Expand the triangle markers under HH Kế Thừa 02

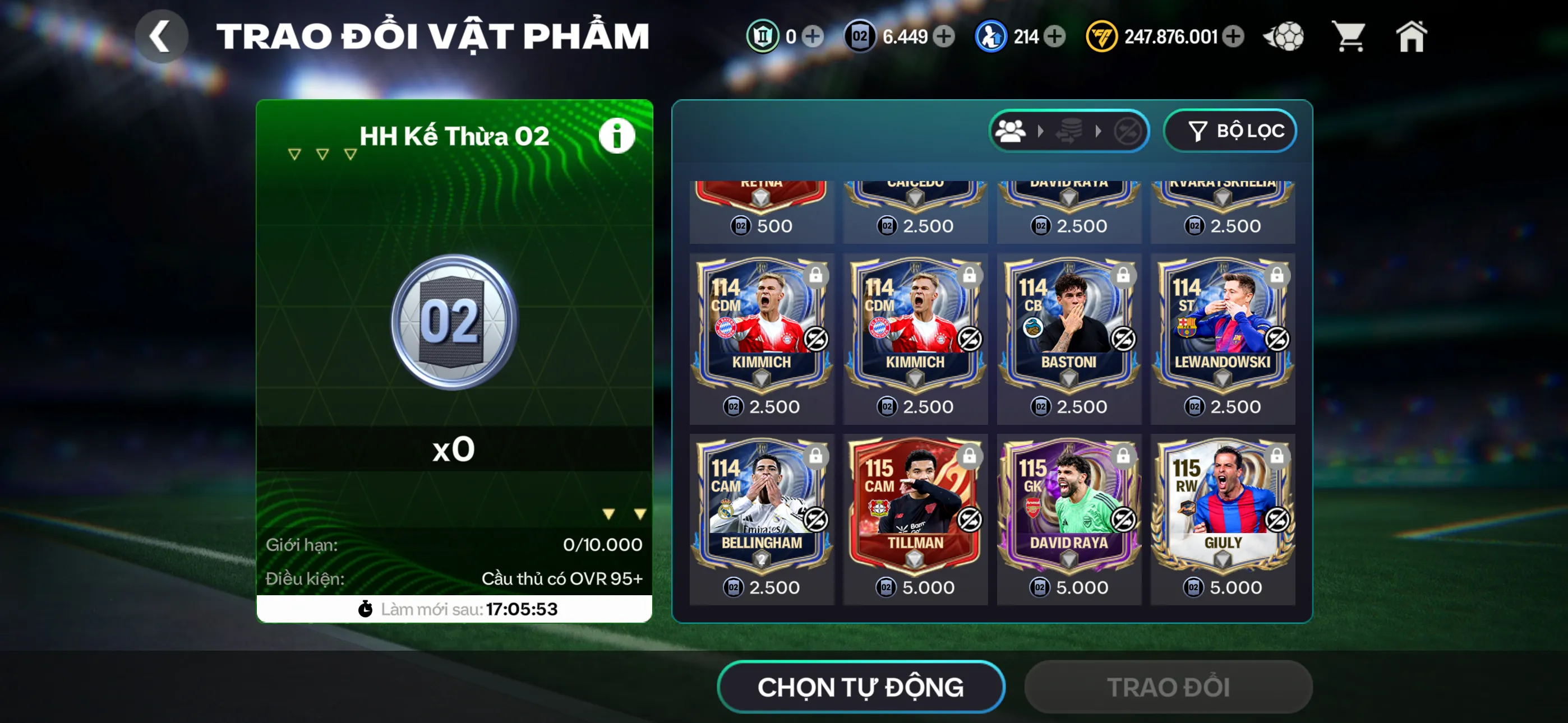point(321,154)
